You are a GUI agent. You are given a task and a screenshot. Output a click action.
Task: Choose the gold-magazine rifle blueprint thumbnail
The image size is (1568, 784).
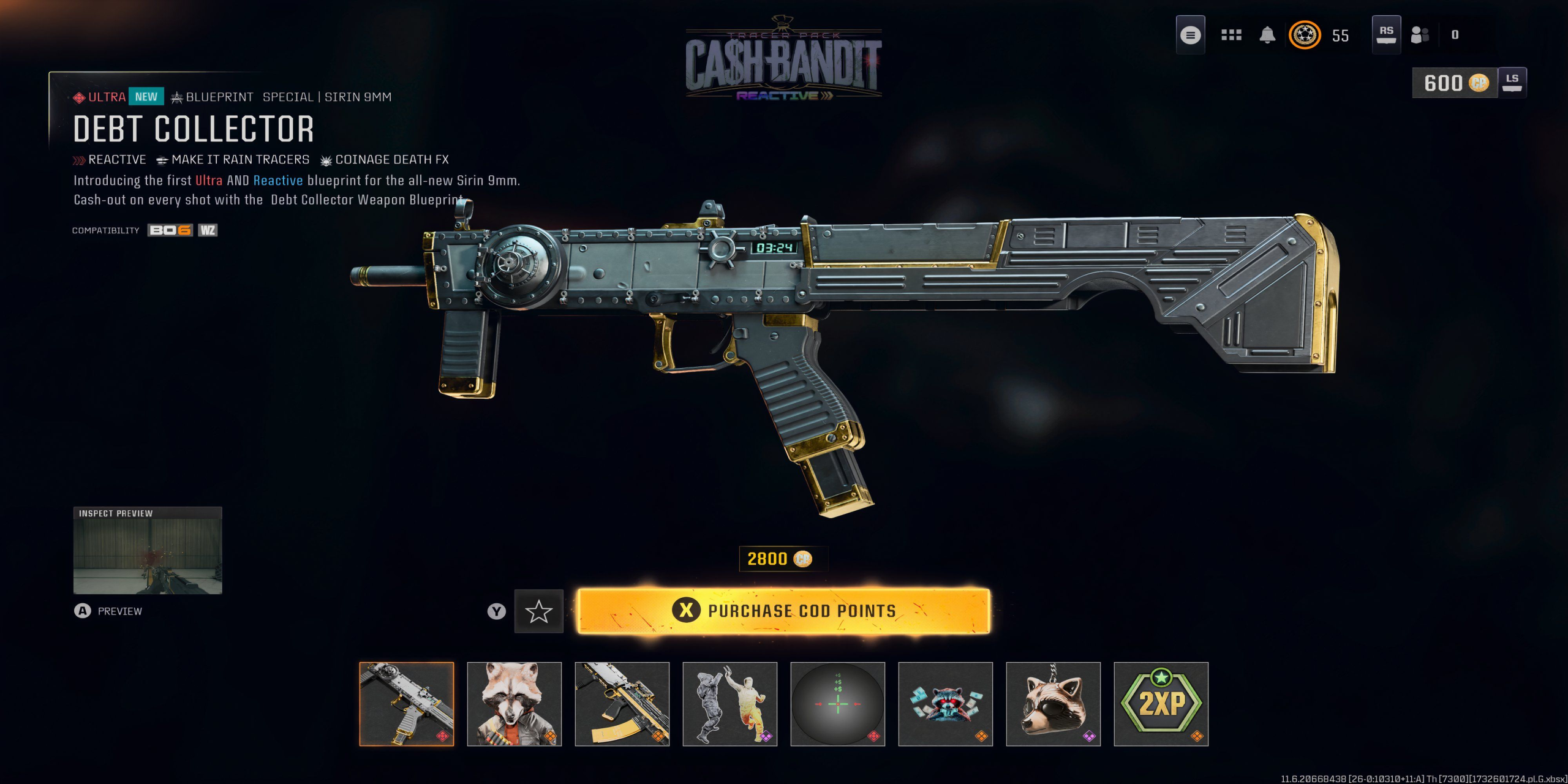tap(622, 704)
